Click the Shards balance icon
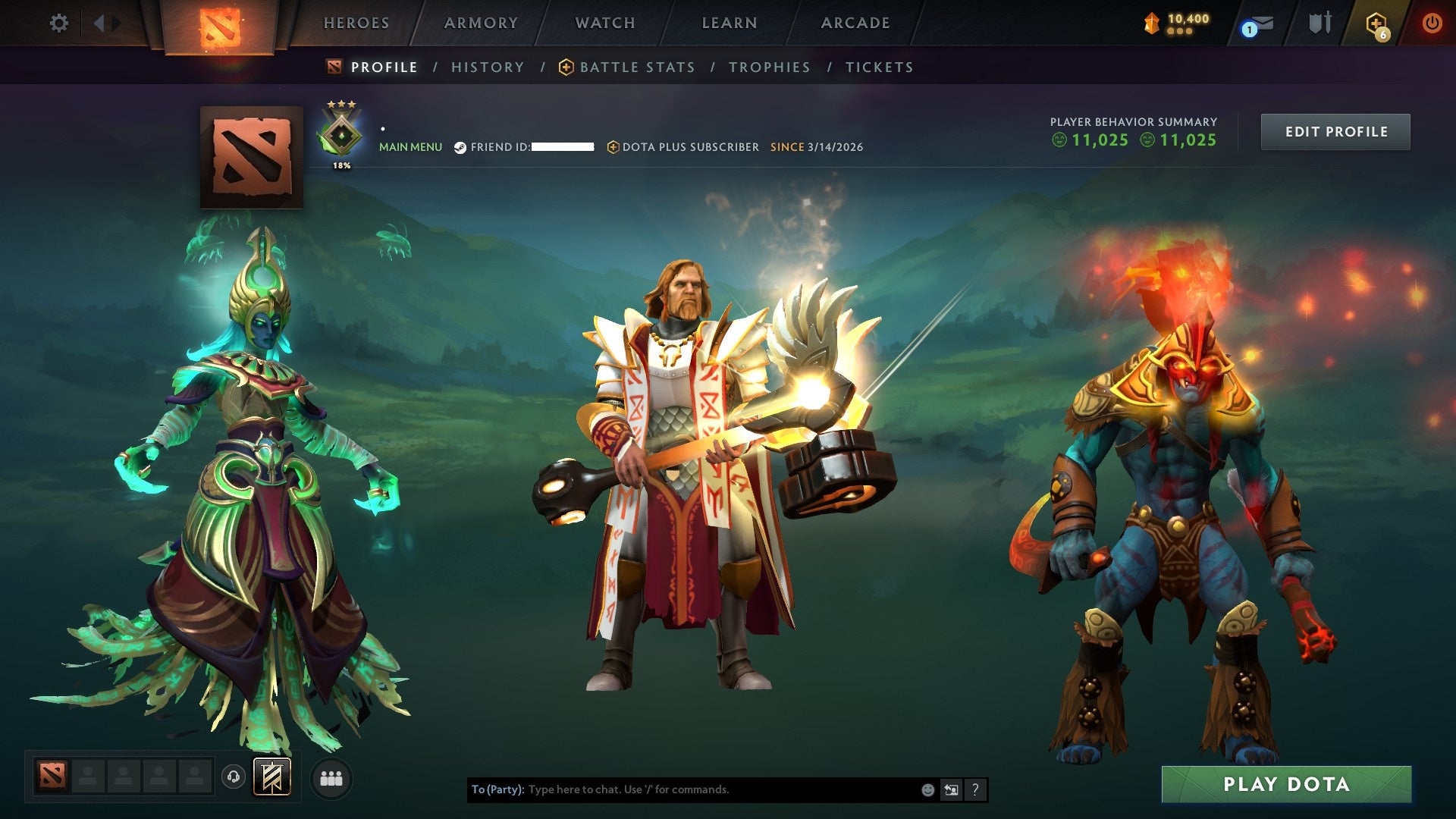Screen dimensions: 1456x819 (1152, 23)
